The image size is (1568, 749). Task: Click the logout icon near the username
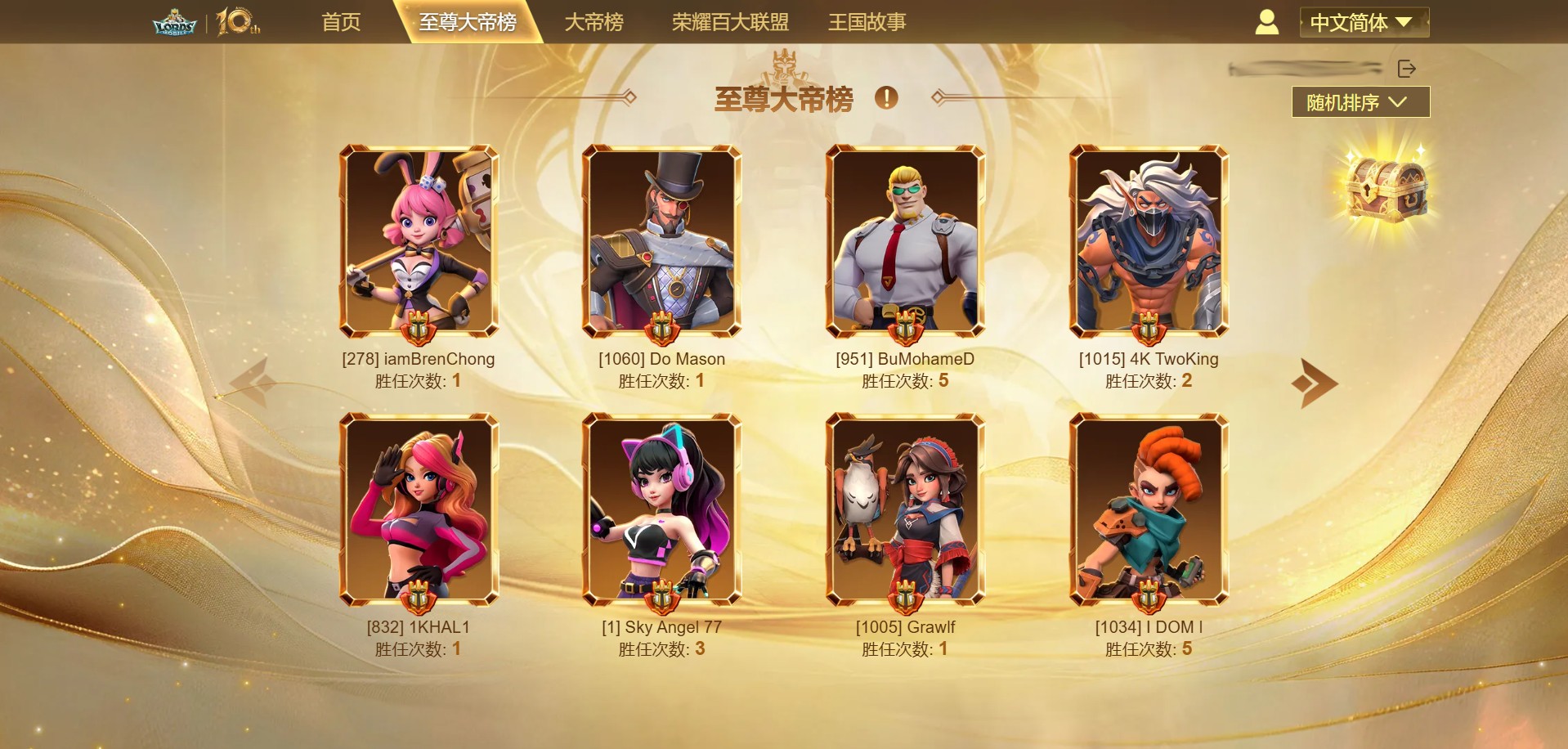(x=1408, y=69)
